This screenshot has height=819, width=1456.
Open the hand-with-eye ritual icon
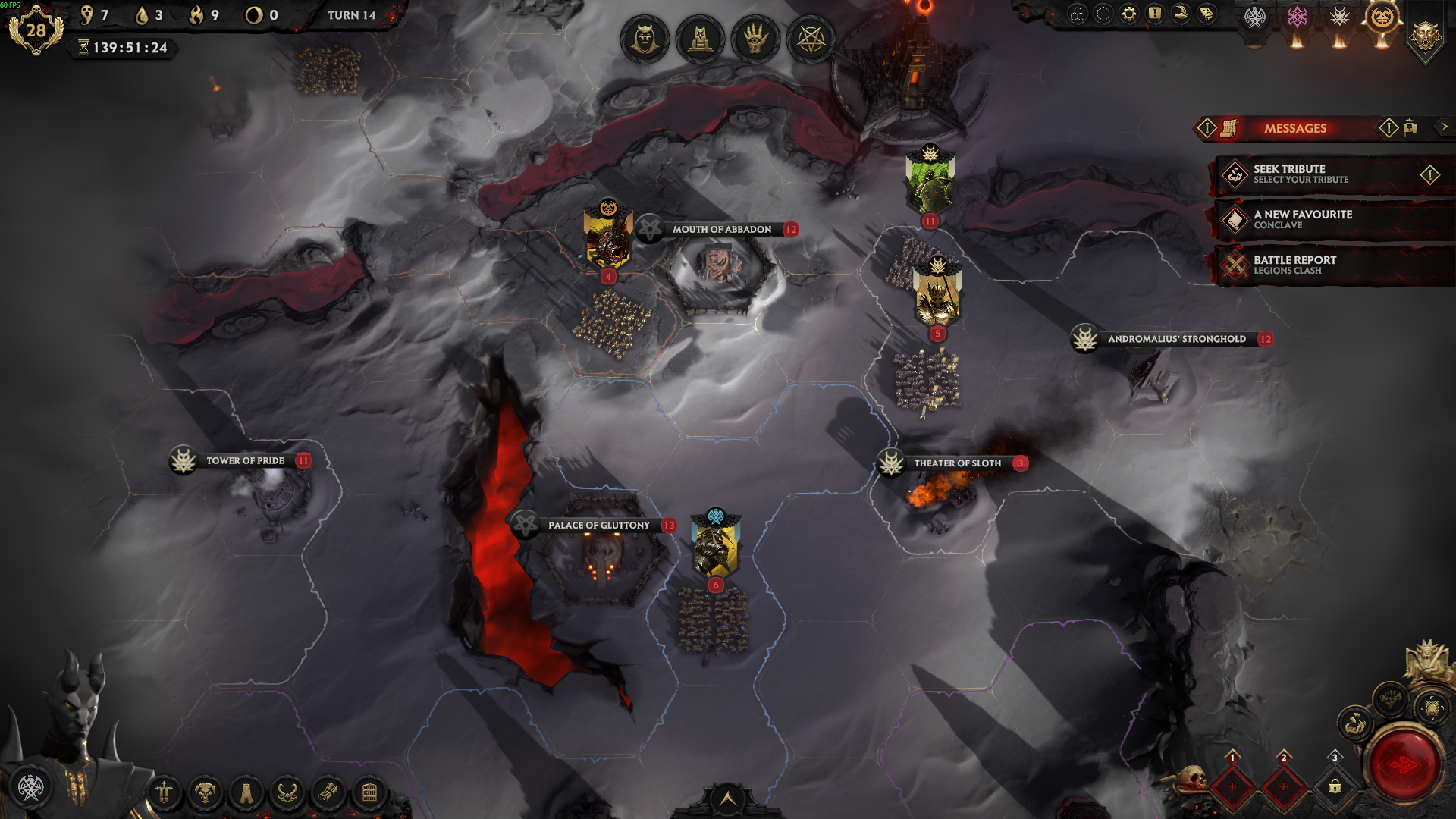click(755, 39)
